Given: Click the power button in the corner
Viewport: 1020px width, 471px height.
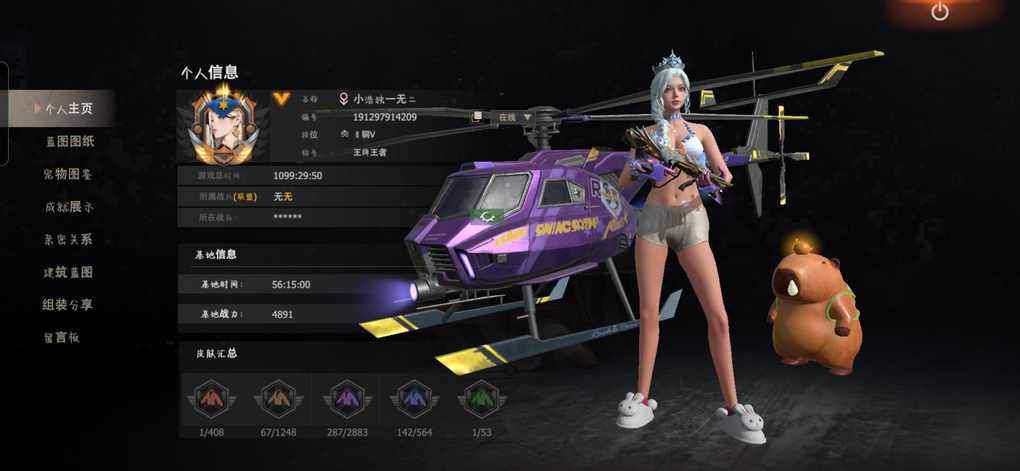Looking at the screenshot, I should pos(939,12).
